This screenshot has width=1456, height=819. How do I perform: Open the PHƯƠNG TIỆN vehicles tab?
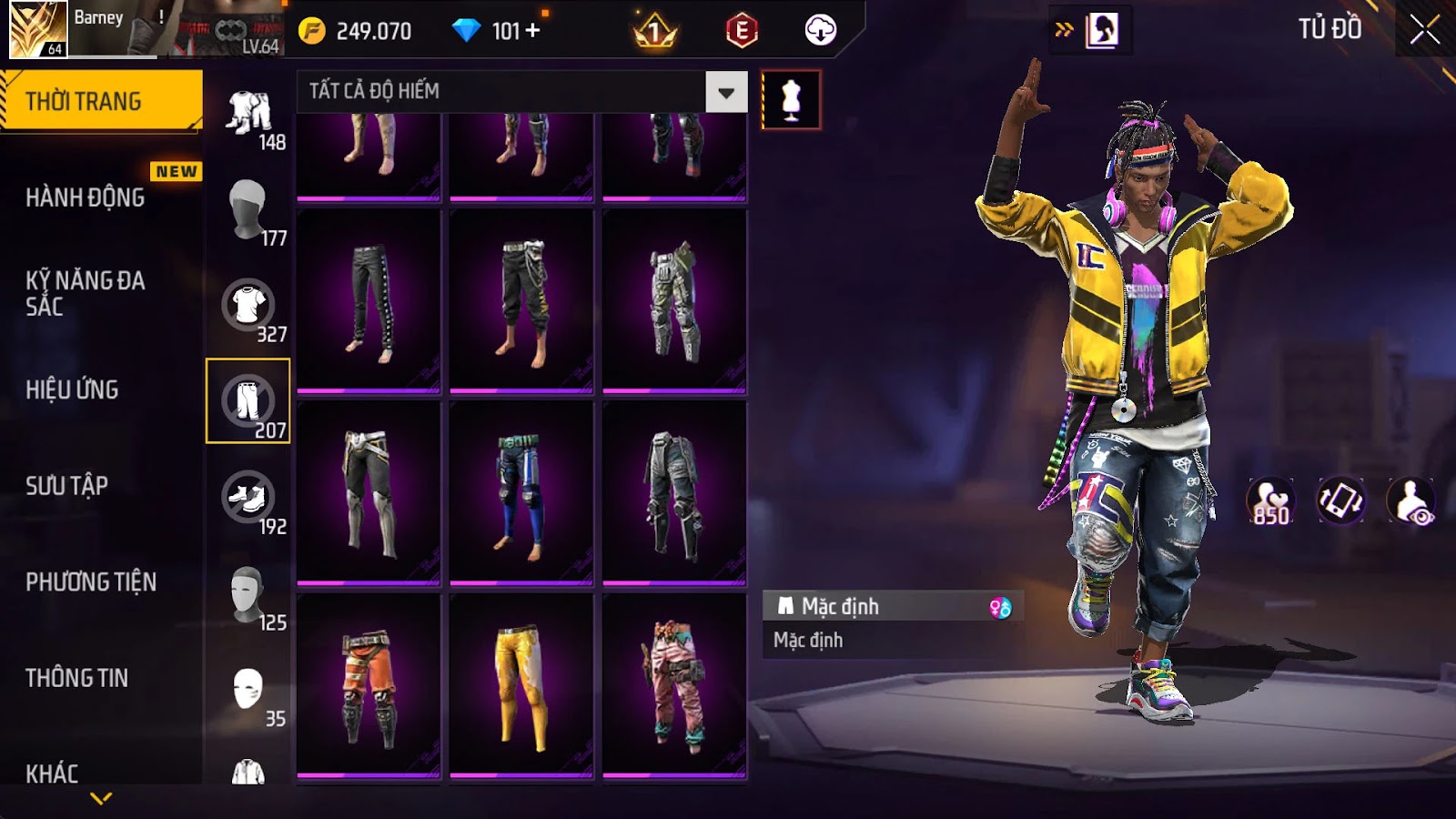tap(91, 582)
